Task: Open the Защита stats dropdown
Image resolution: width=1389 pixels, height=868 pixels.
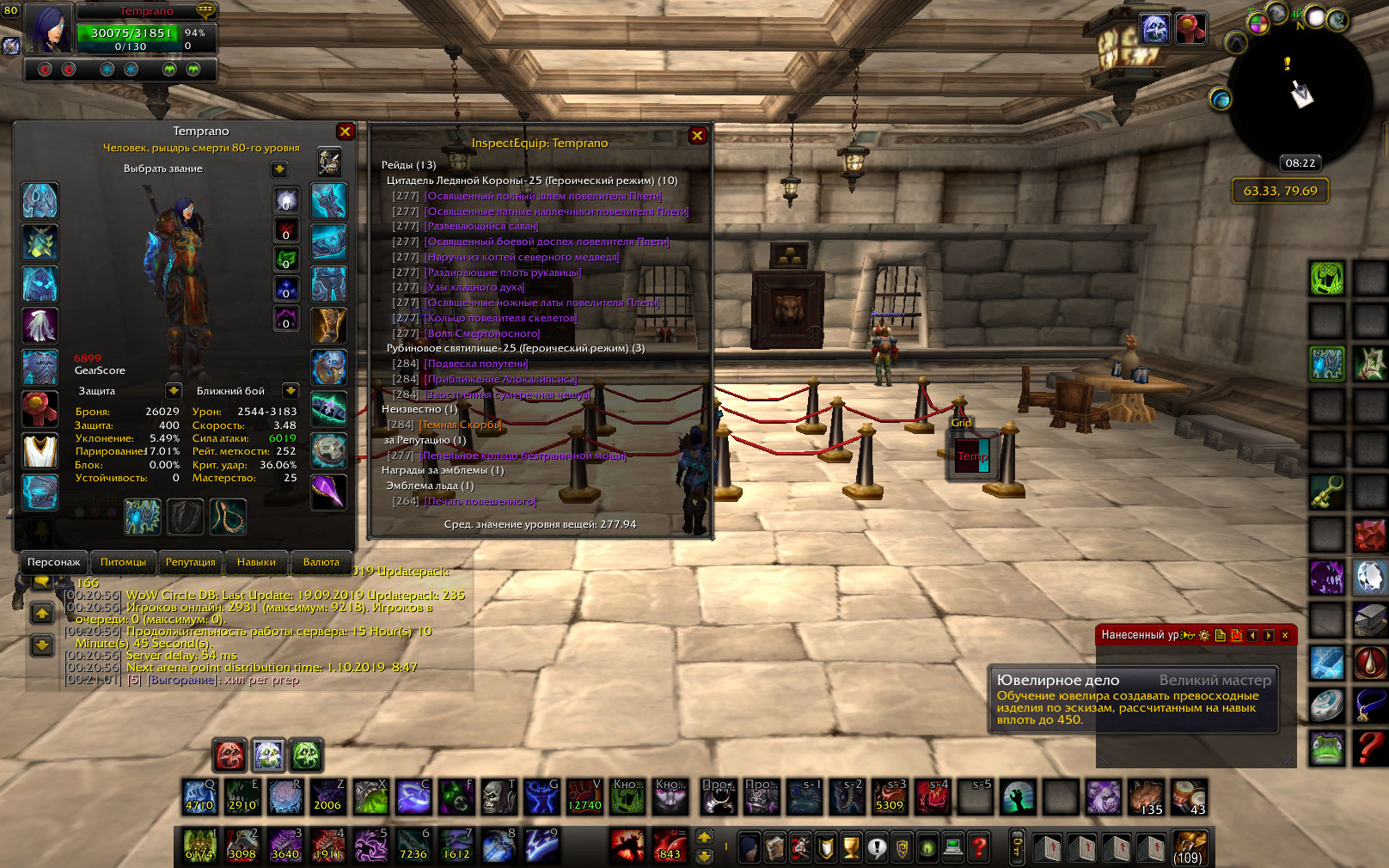Action: point(174,391)
